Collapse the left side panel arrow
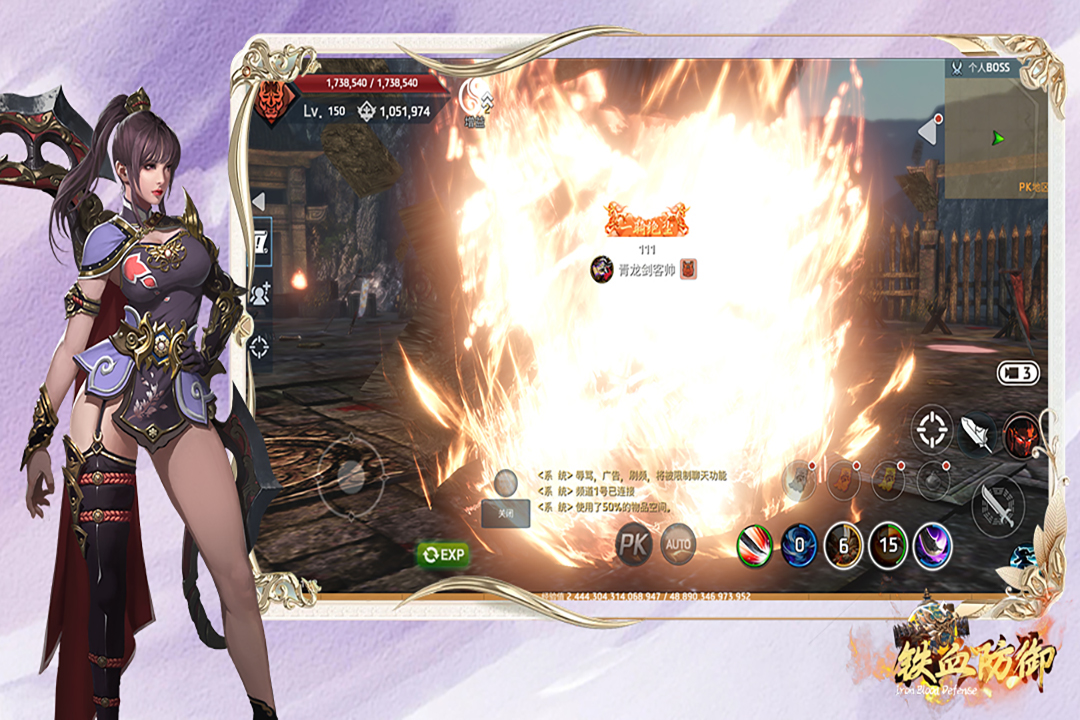 pyautogui.click(x=258, y=201)
